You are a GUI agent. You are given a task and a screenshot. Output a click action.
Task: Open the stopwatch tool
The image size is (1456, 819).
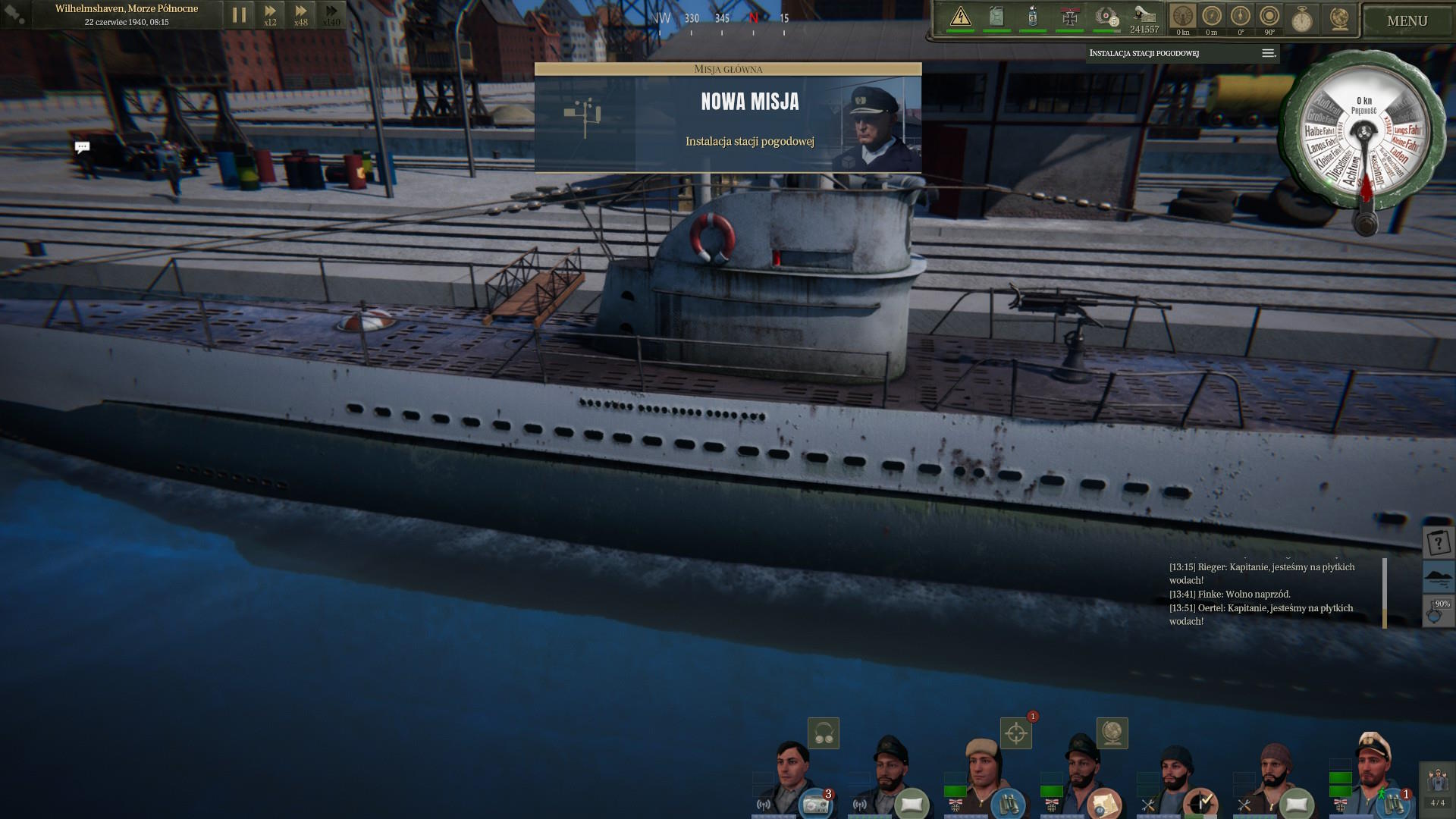(1302, 18)
